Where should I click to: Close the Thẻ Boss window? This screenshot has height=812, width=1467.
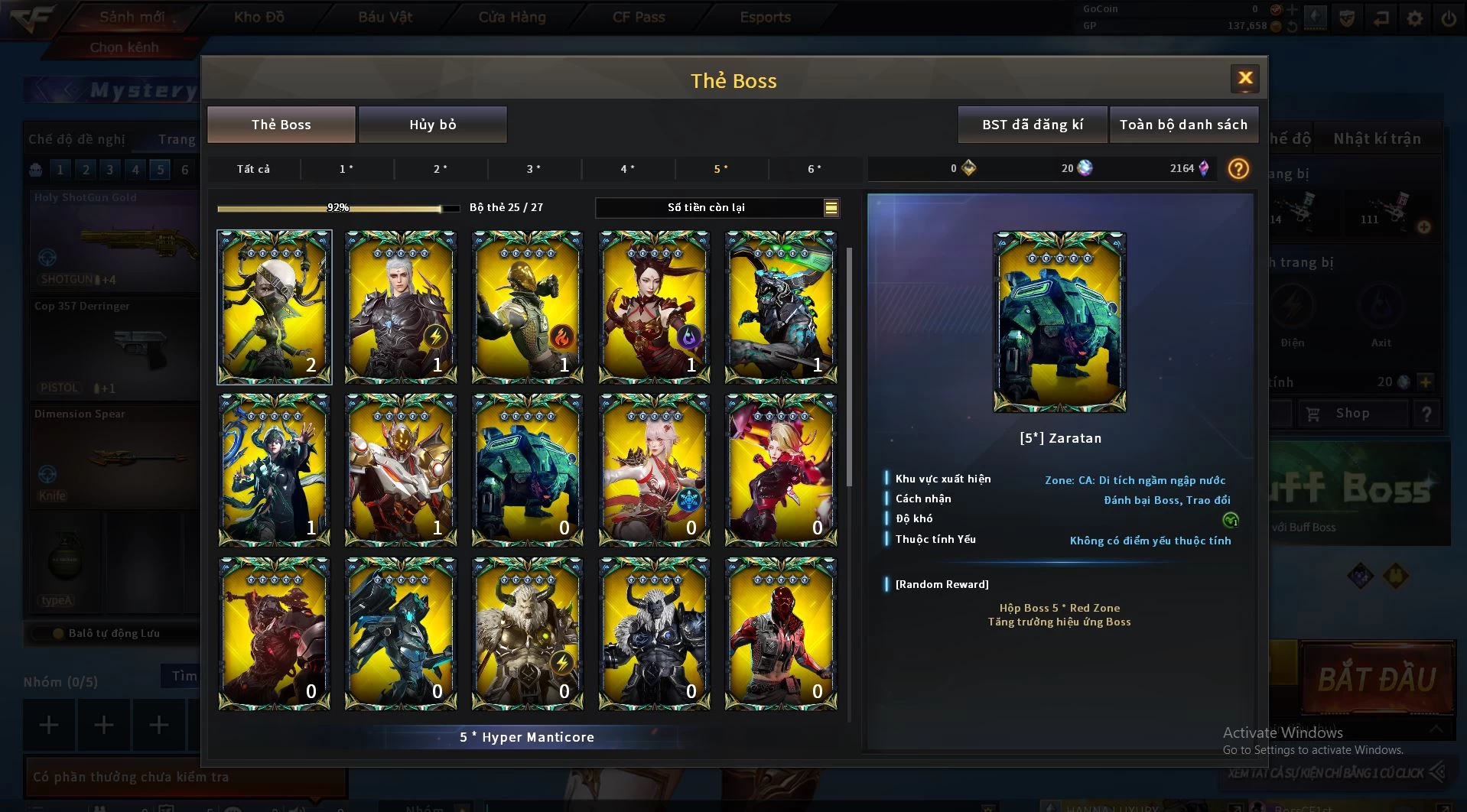tap(1244, 78)
